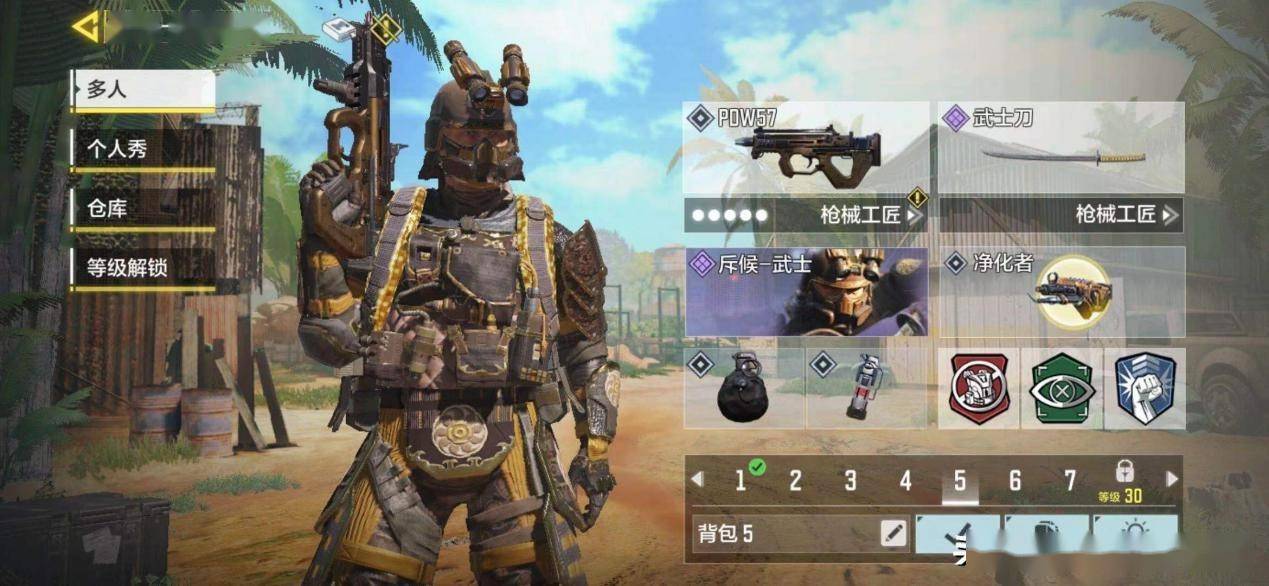Image resolution: width=1269 pixels, height=586 pixels.
Task: Click the locked level 30 loadout slot
Action: click(x=1123, y=481)
